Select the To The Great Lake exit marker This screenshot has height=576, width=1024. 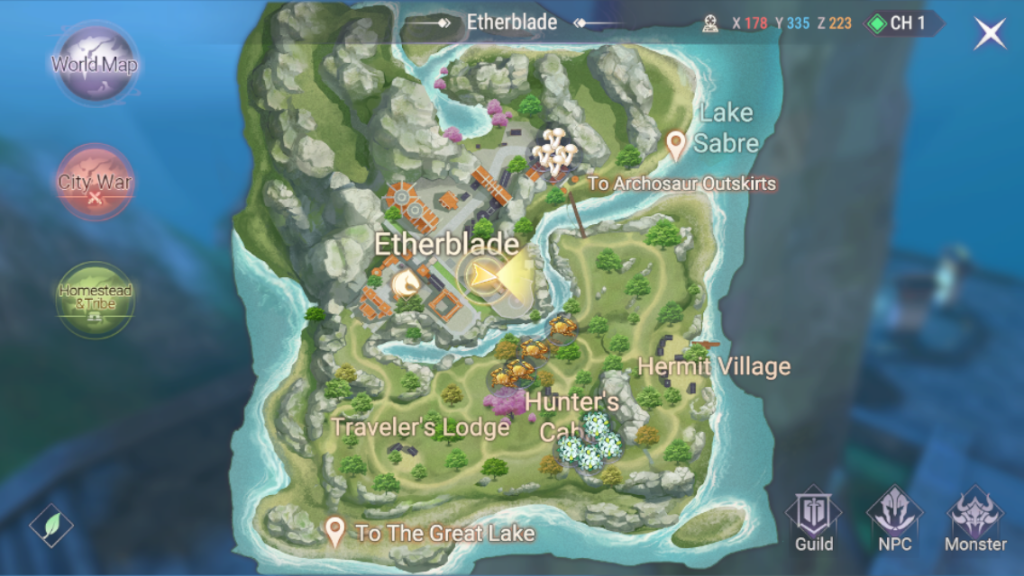pos(336,532)
